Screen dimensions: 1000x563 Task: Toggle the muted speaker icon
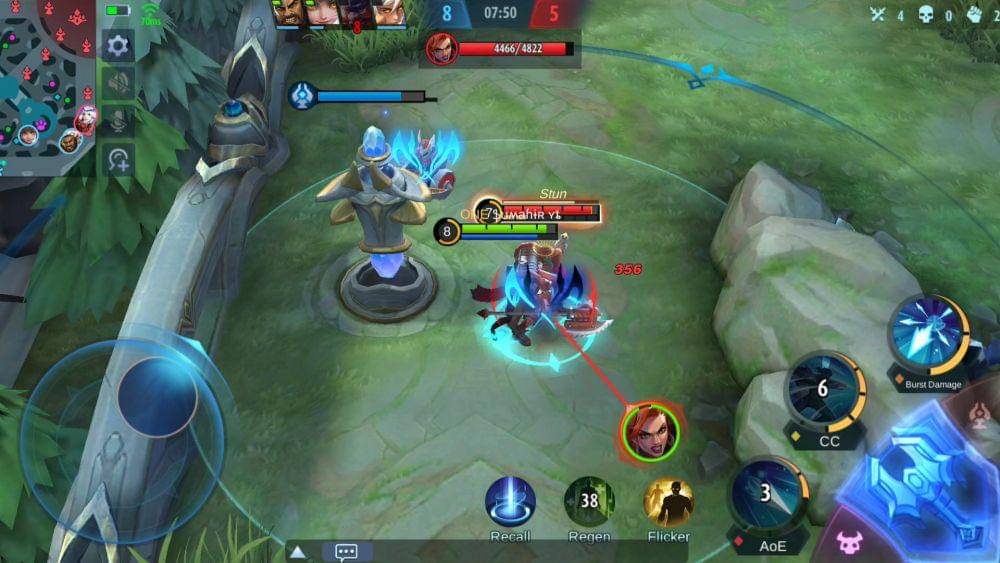click(x=118, y=83)
